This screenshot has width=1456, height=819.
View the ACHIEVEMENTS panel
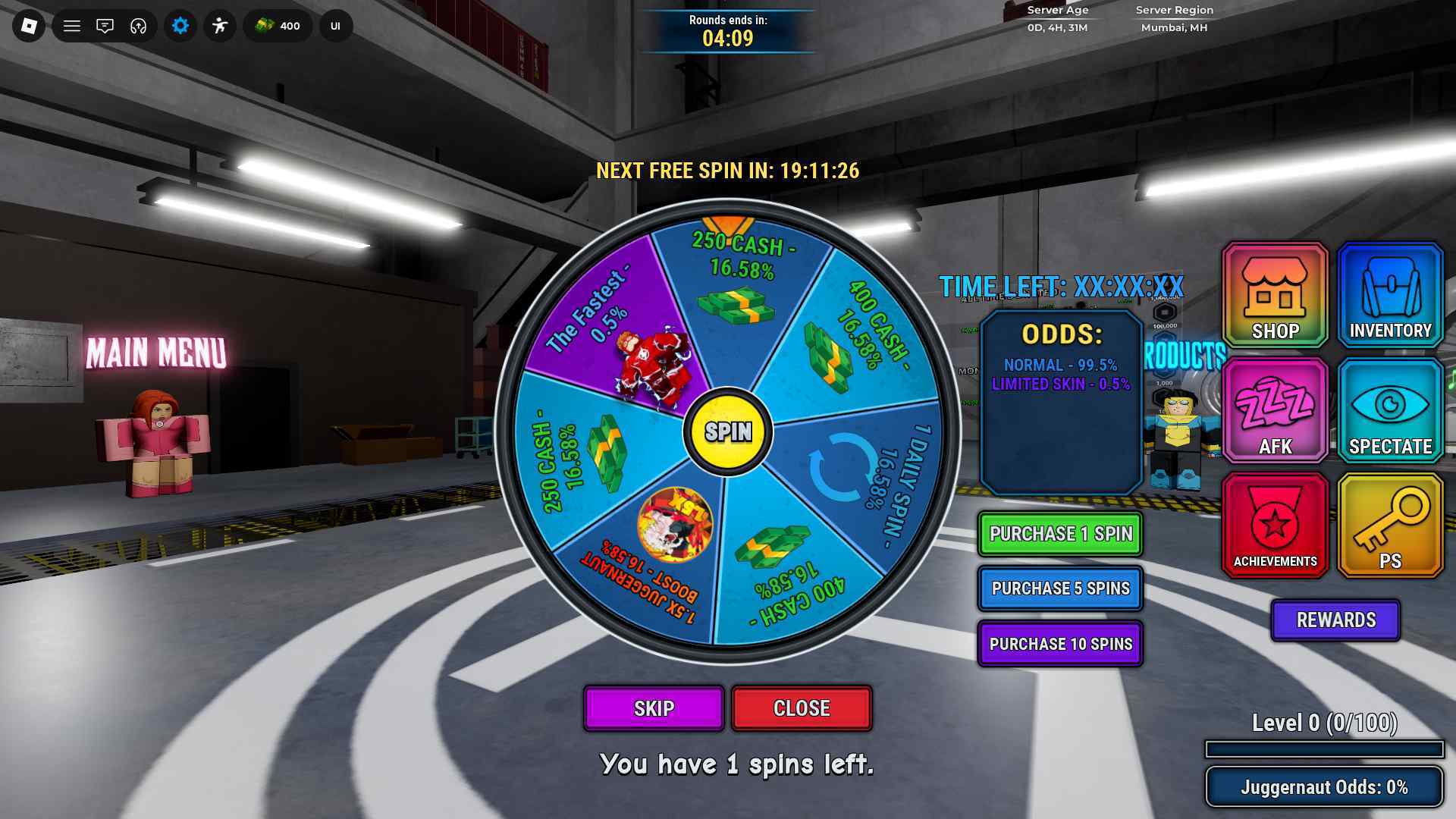[x=1275, y=526]
